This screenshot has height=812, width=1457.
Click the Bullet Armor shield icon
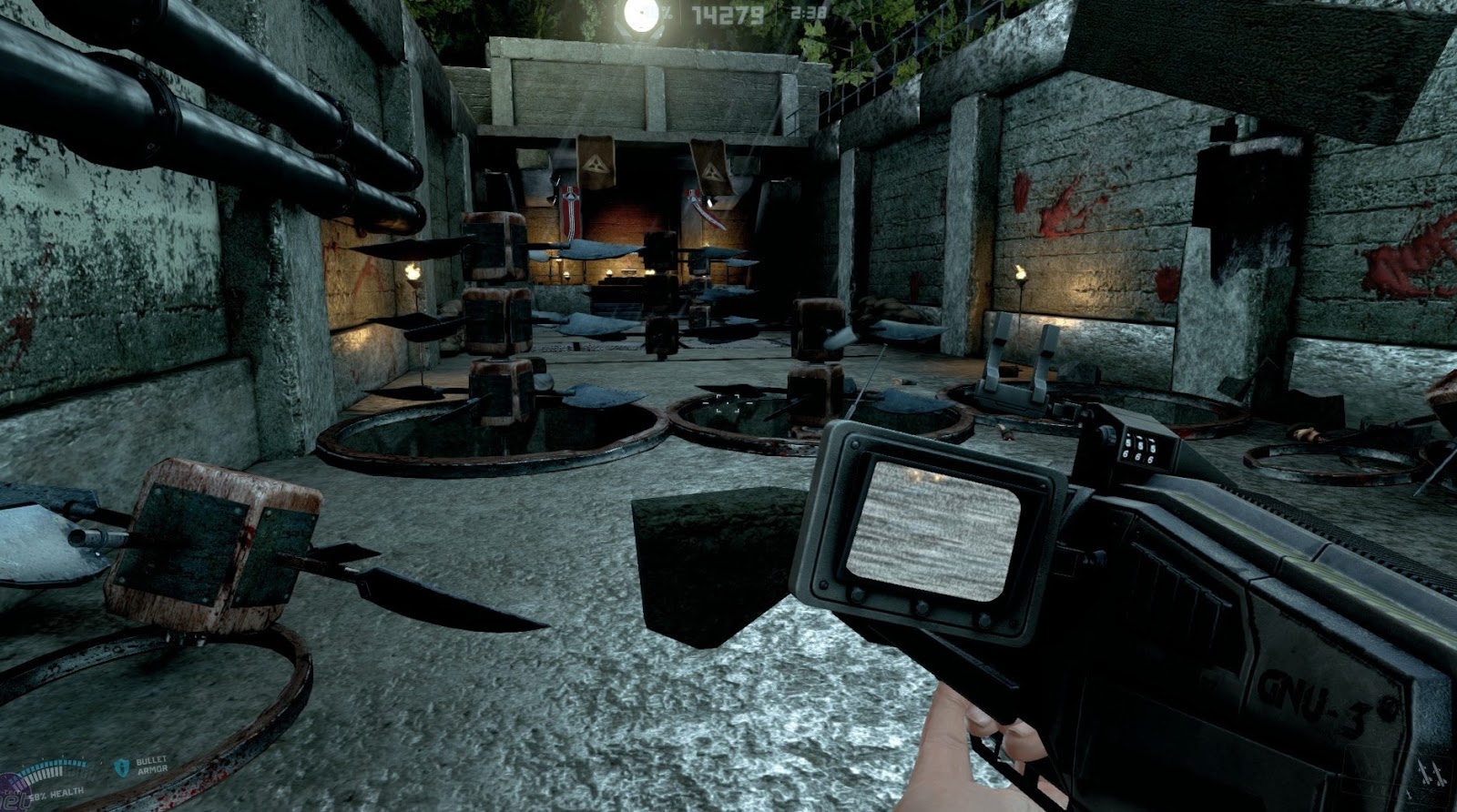click(x=123, y=766)
